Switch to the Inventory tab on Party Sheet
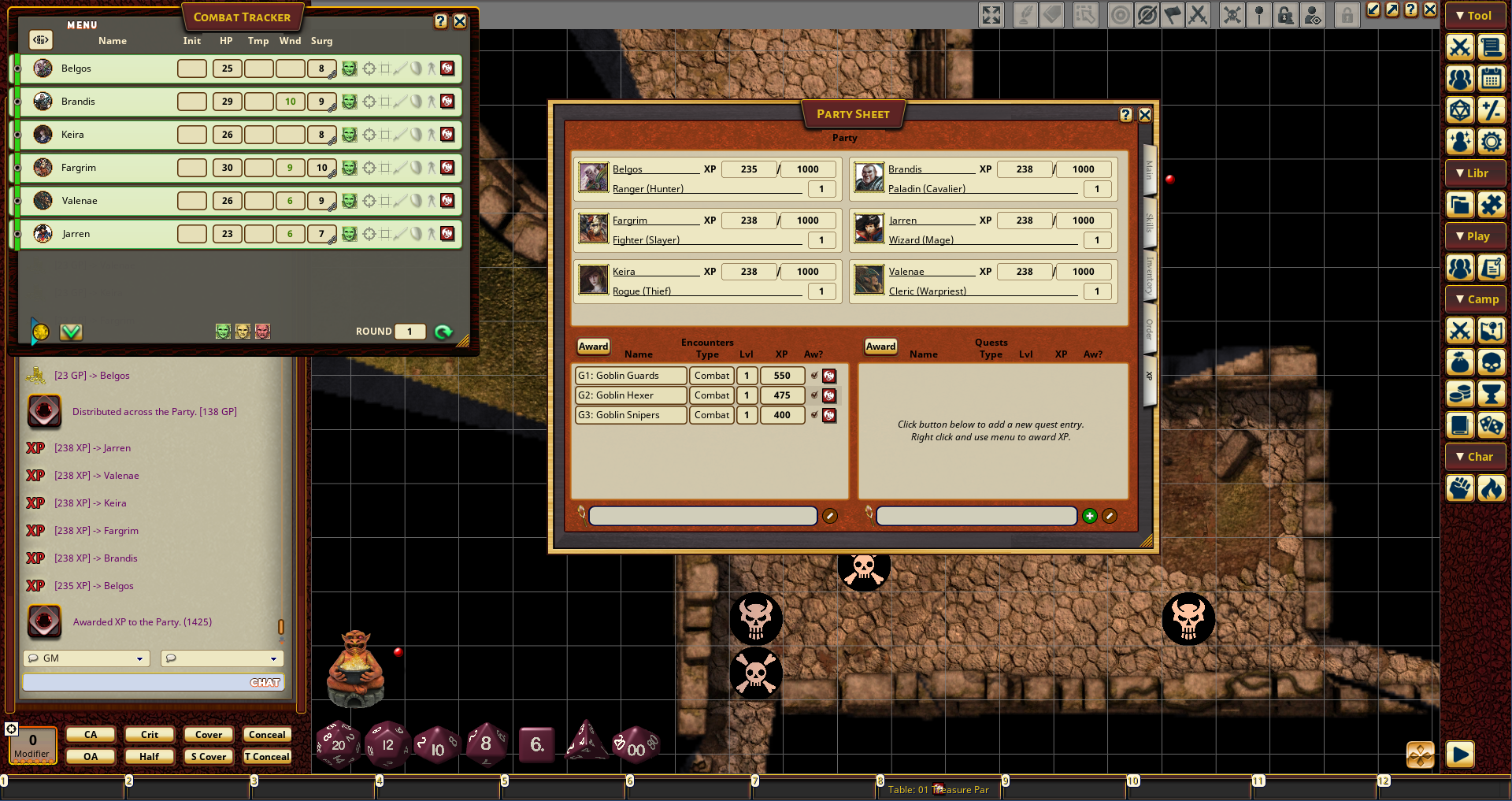 (1149, 276)
